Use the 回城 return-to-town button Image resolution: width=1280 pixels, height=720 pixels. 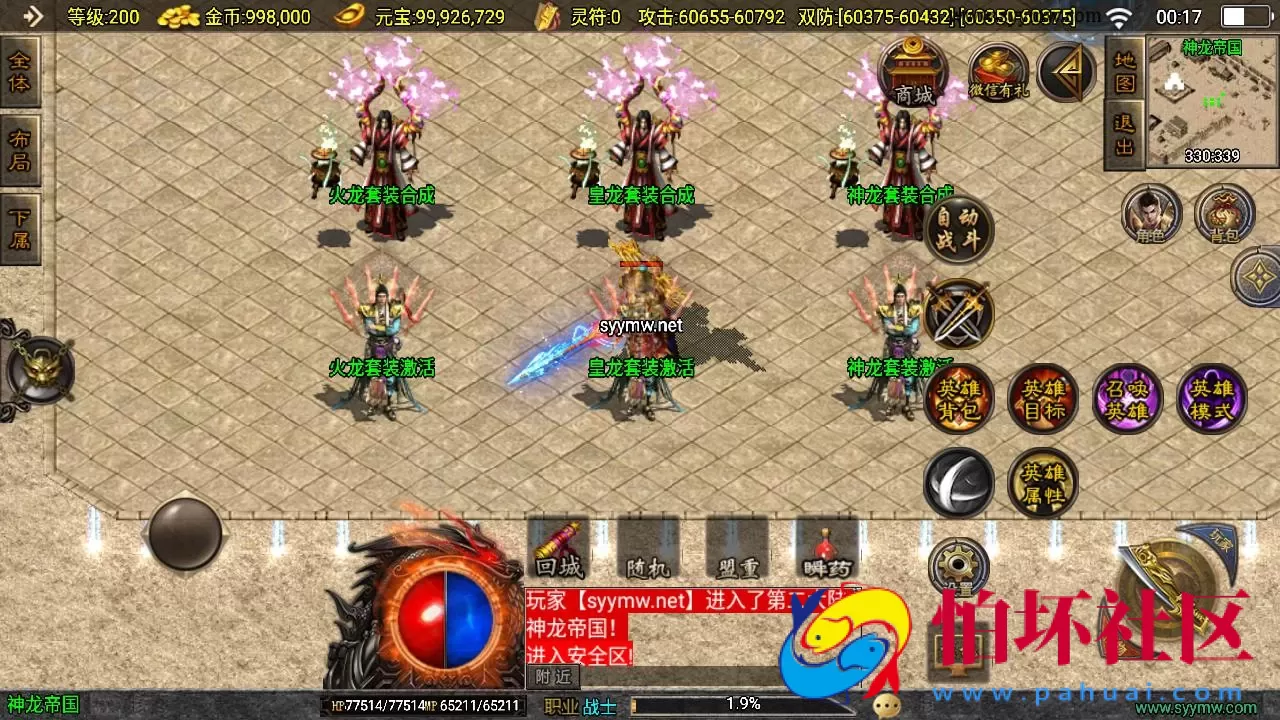pos(558,551)
